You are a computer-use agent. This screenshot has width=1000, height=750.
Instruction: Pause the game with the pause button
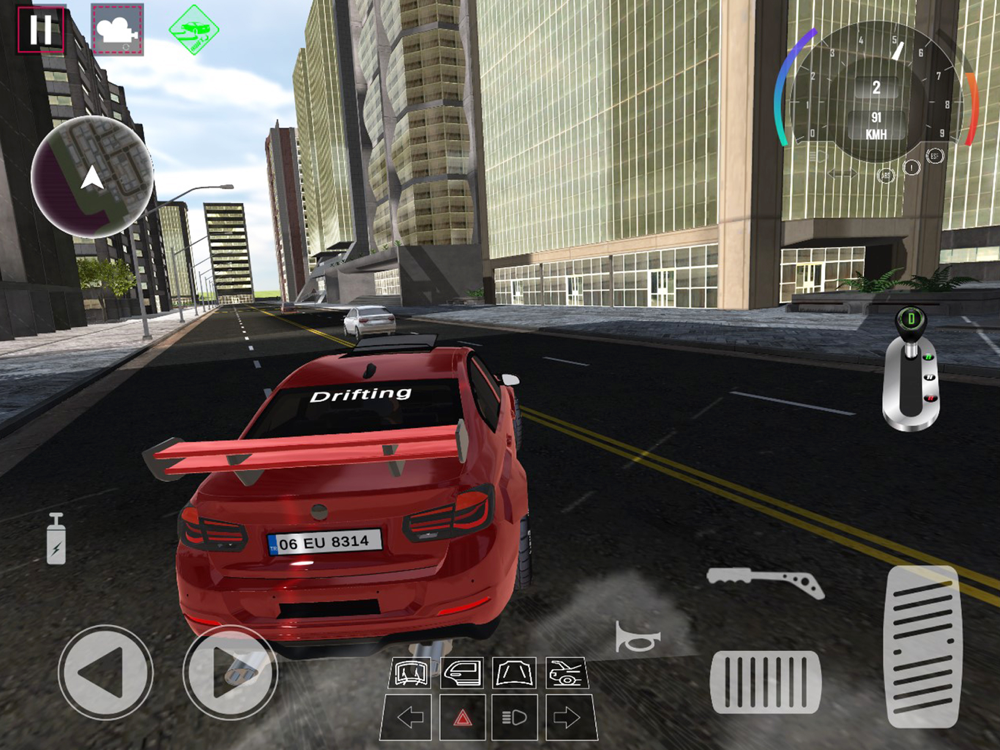coord(41,28)
